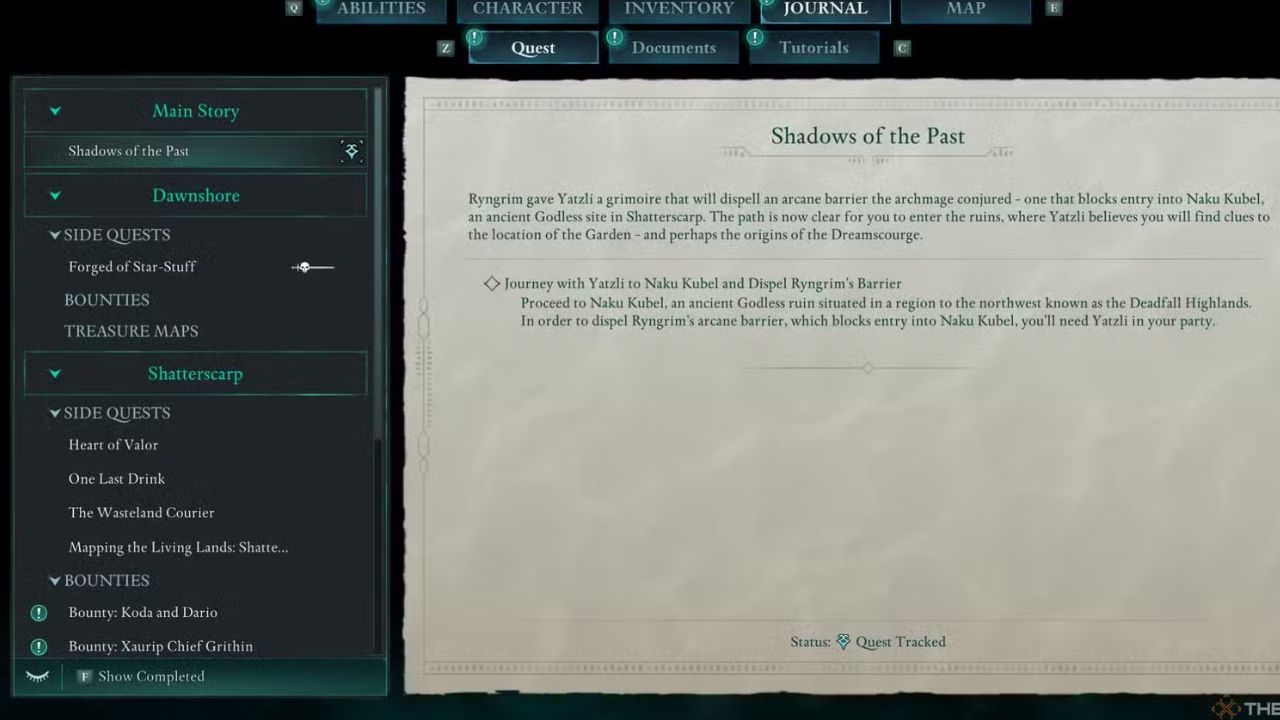Collapse the Shatterscarp region header
The image size is (1280, 720).
click(195, 374)
